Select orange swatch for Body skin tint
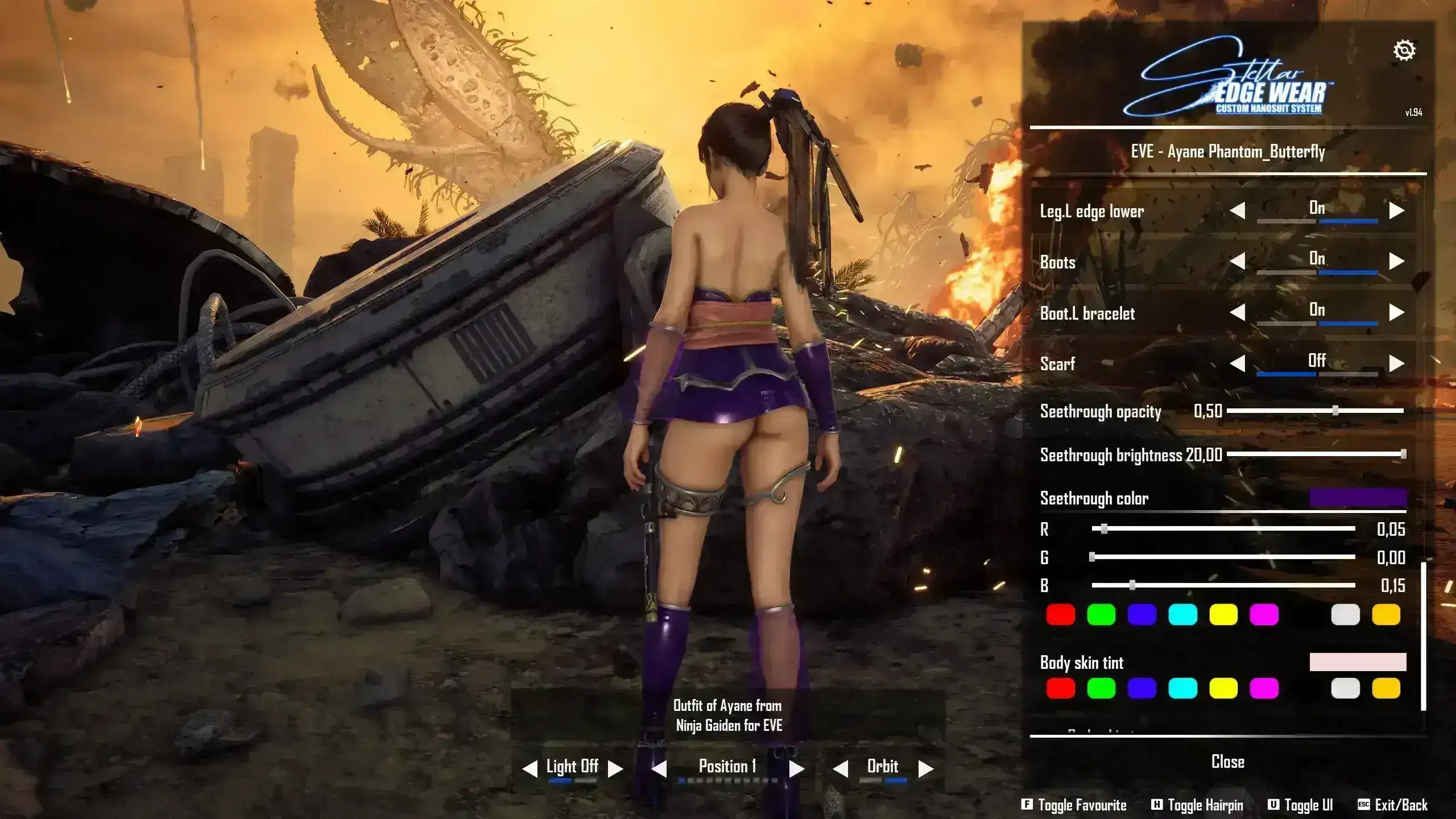1456x819 pixels. (1386, 689)
